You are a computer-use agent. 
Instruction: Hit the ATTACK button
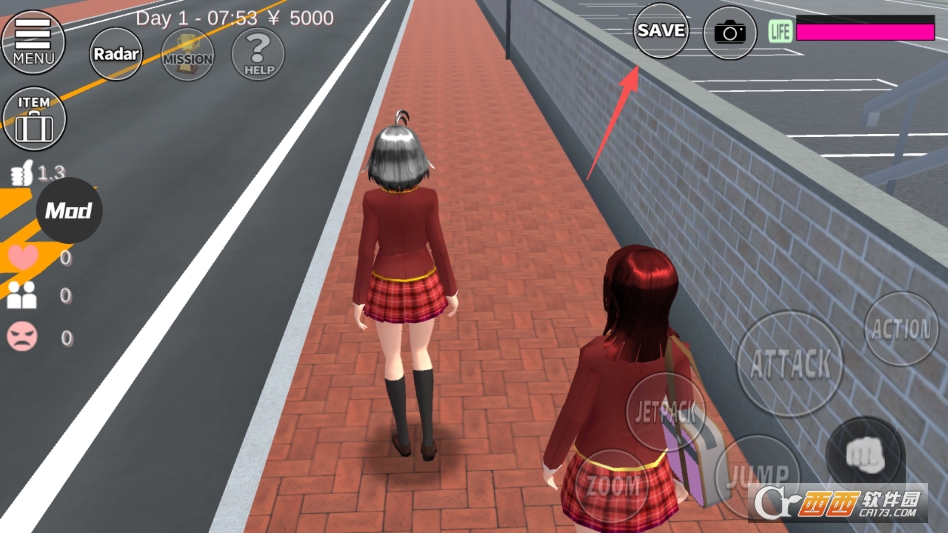(789, 363)
